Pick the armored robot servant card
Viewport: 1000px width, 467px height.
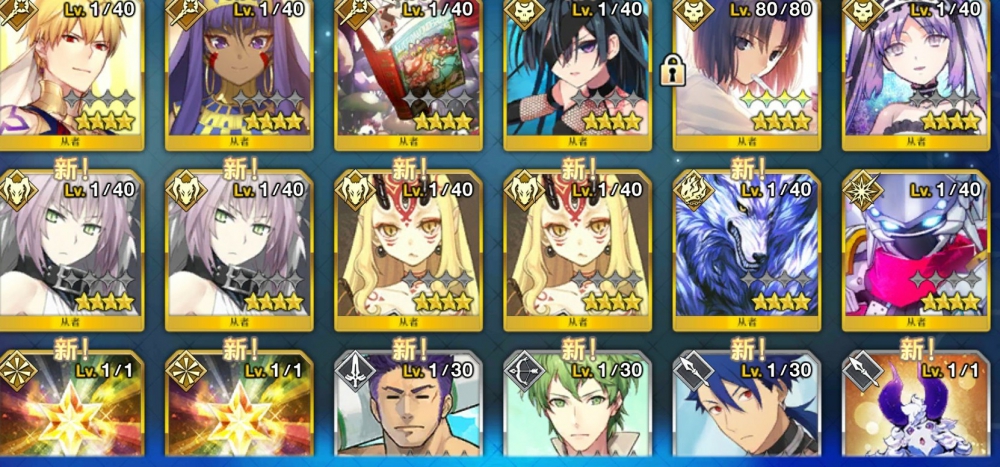pos(915,250)
